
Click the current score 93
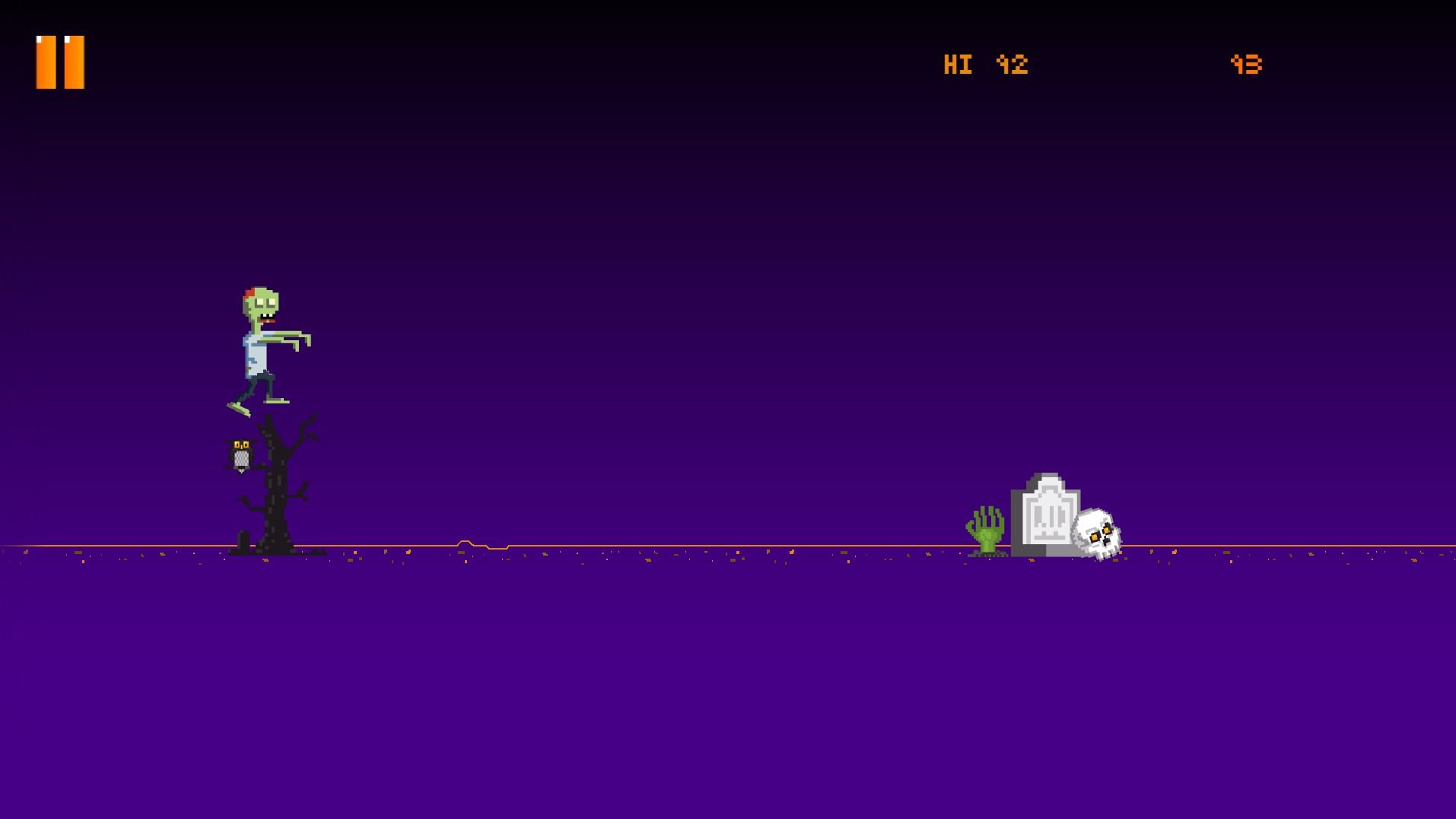point(1247,65)
